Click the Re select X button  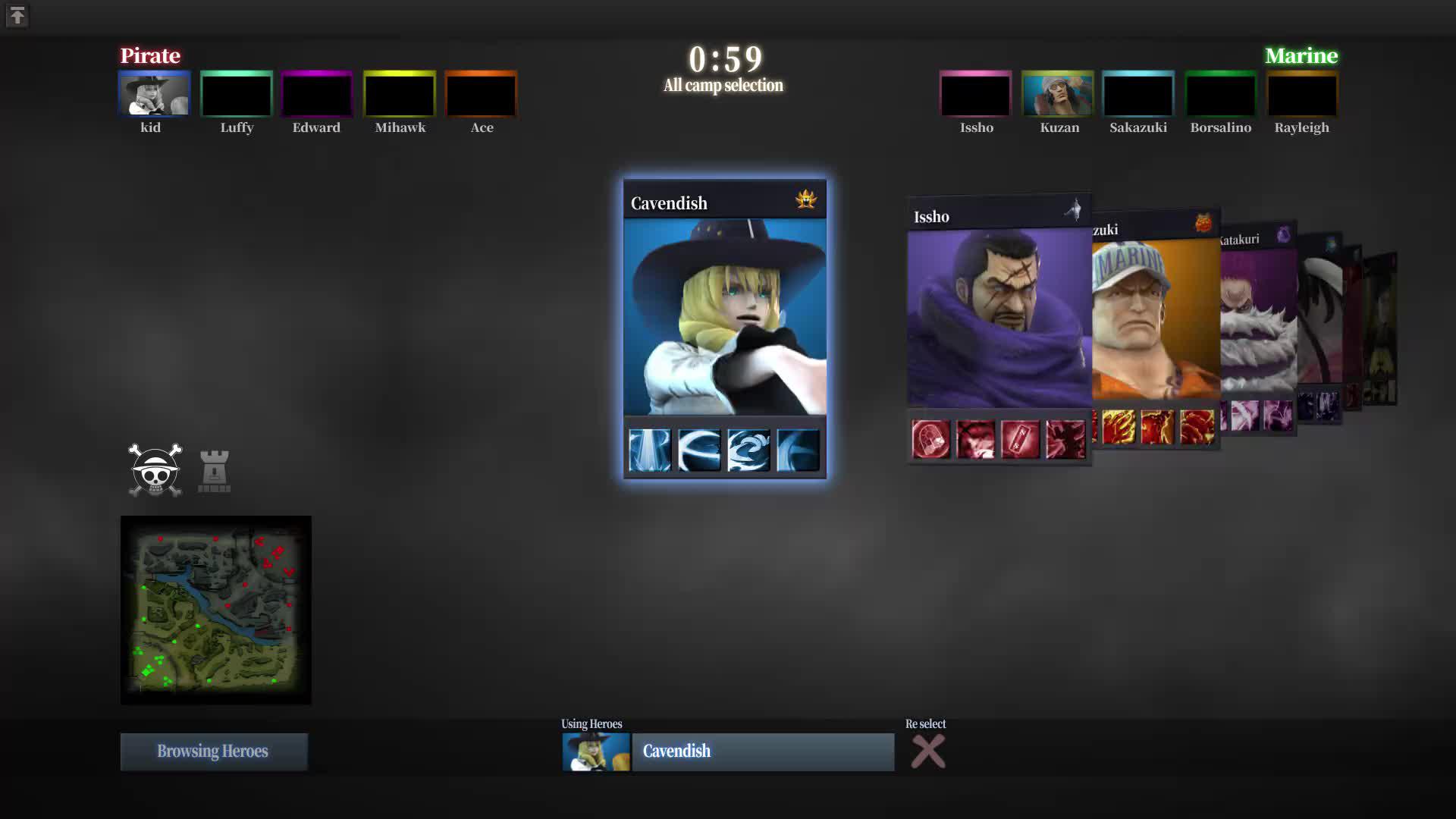tap(927, 752)
